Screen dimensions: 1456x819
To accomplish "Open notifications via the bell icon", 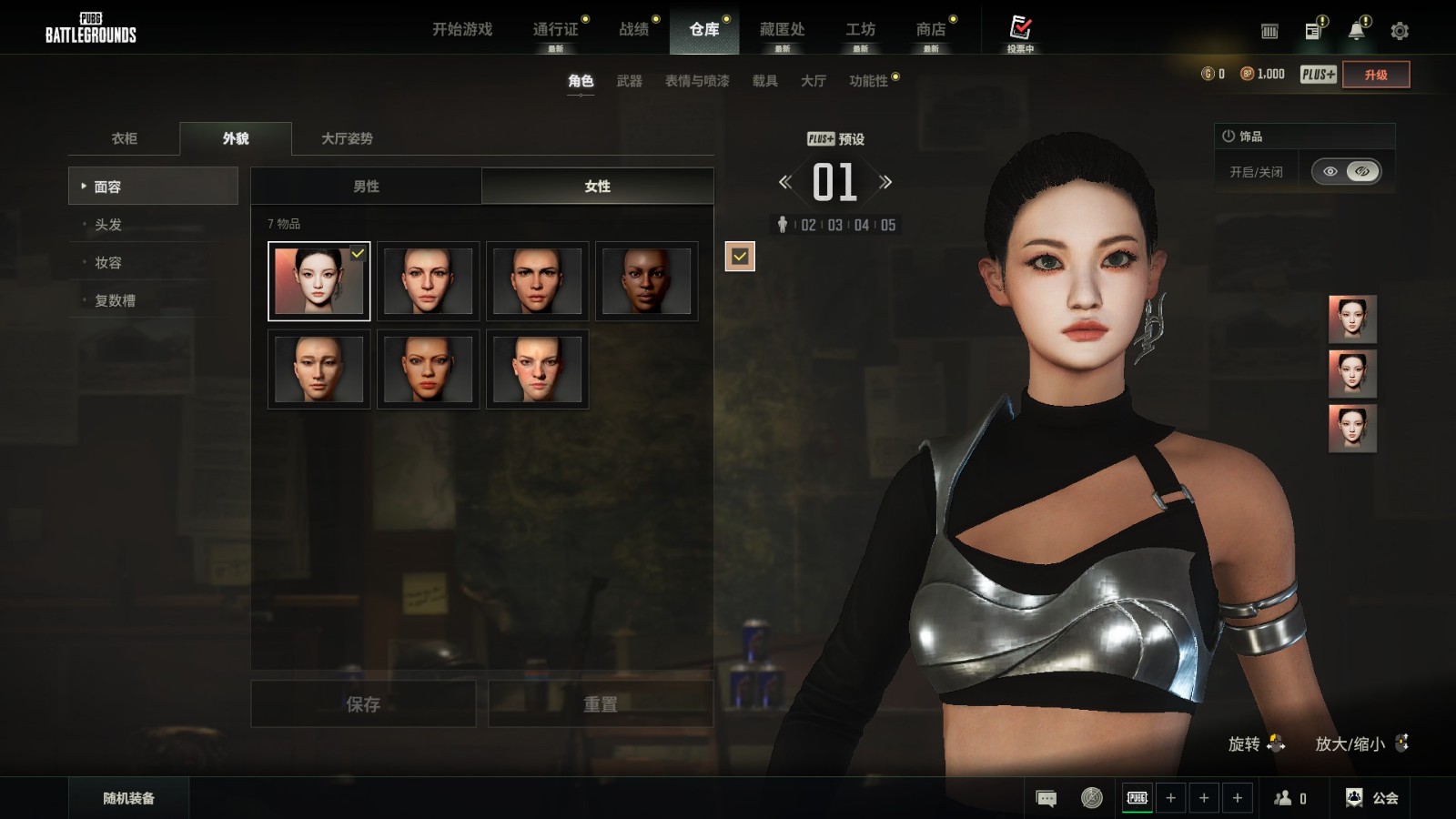I will [1356, 31].
